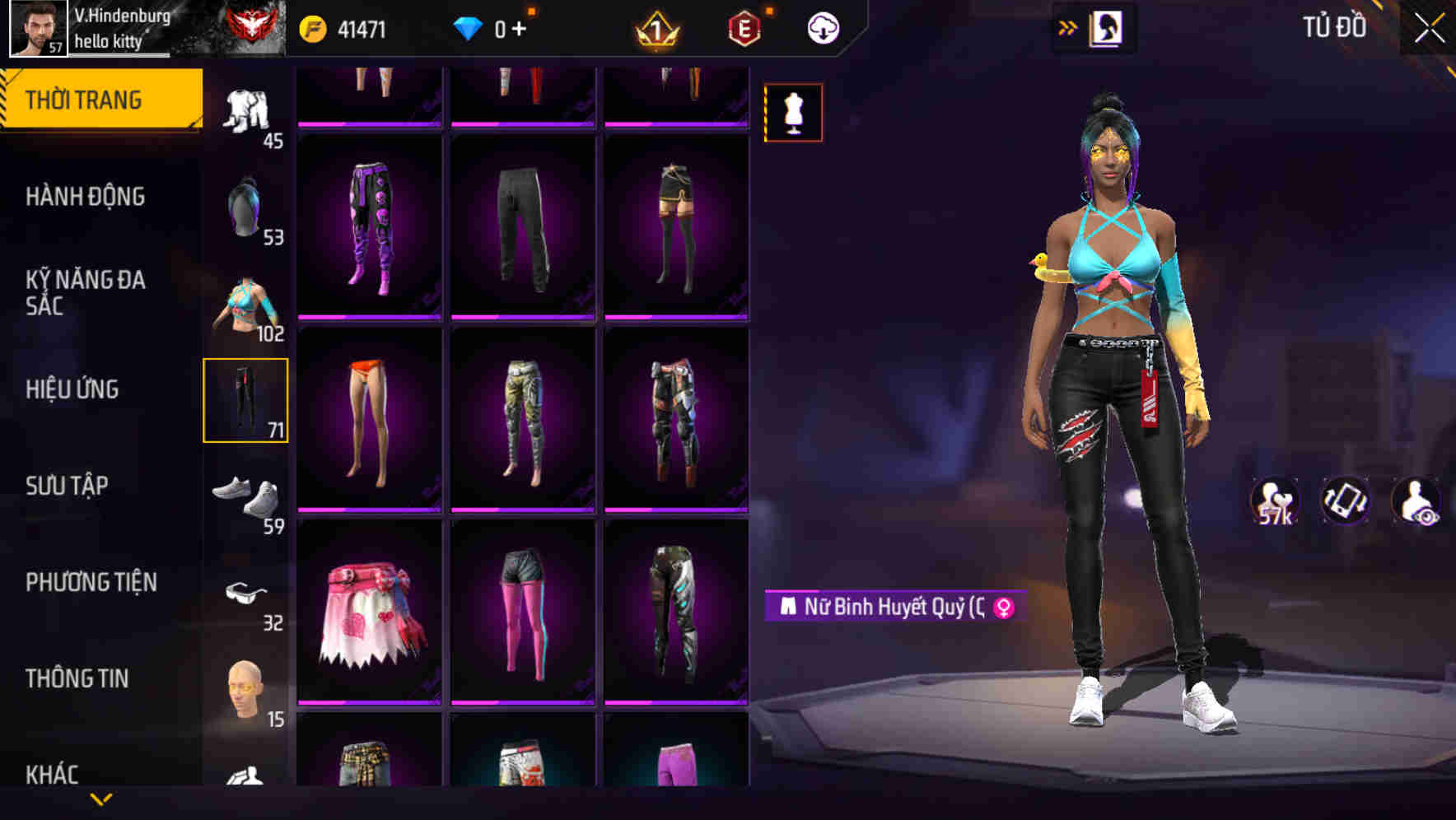Open the cloud download icon in top bar

pyautogui.click(x=823, y=26)
